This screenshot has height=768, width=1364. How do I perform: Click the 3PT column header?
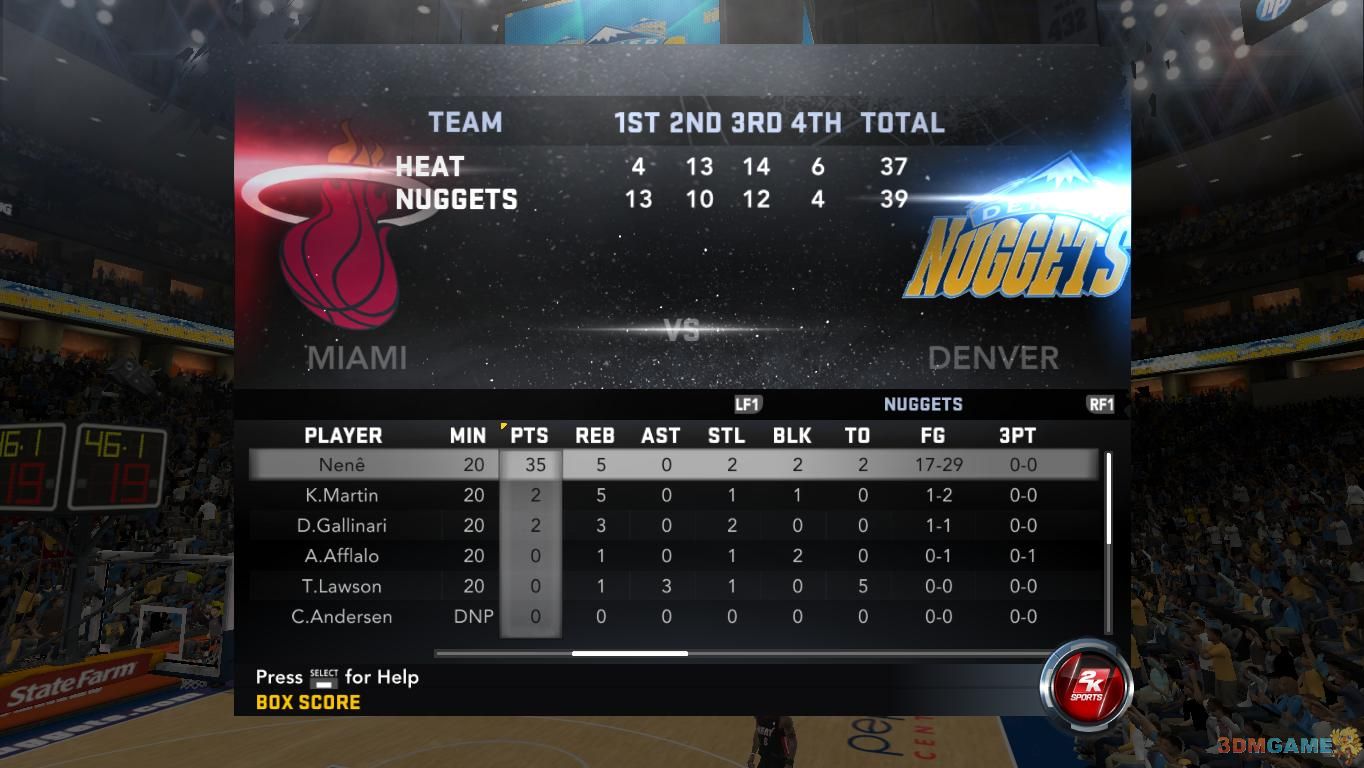click(1017, 436)
